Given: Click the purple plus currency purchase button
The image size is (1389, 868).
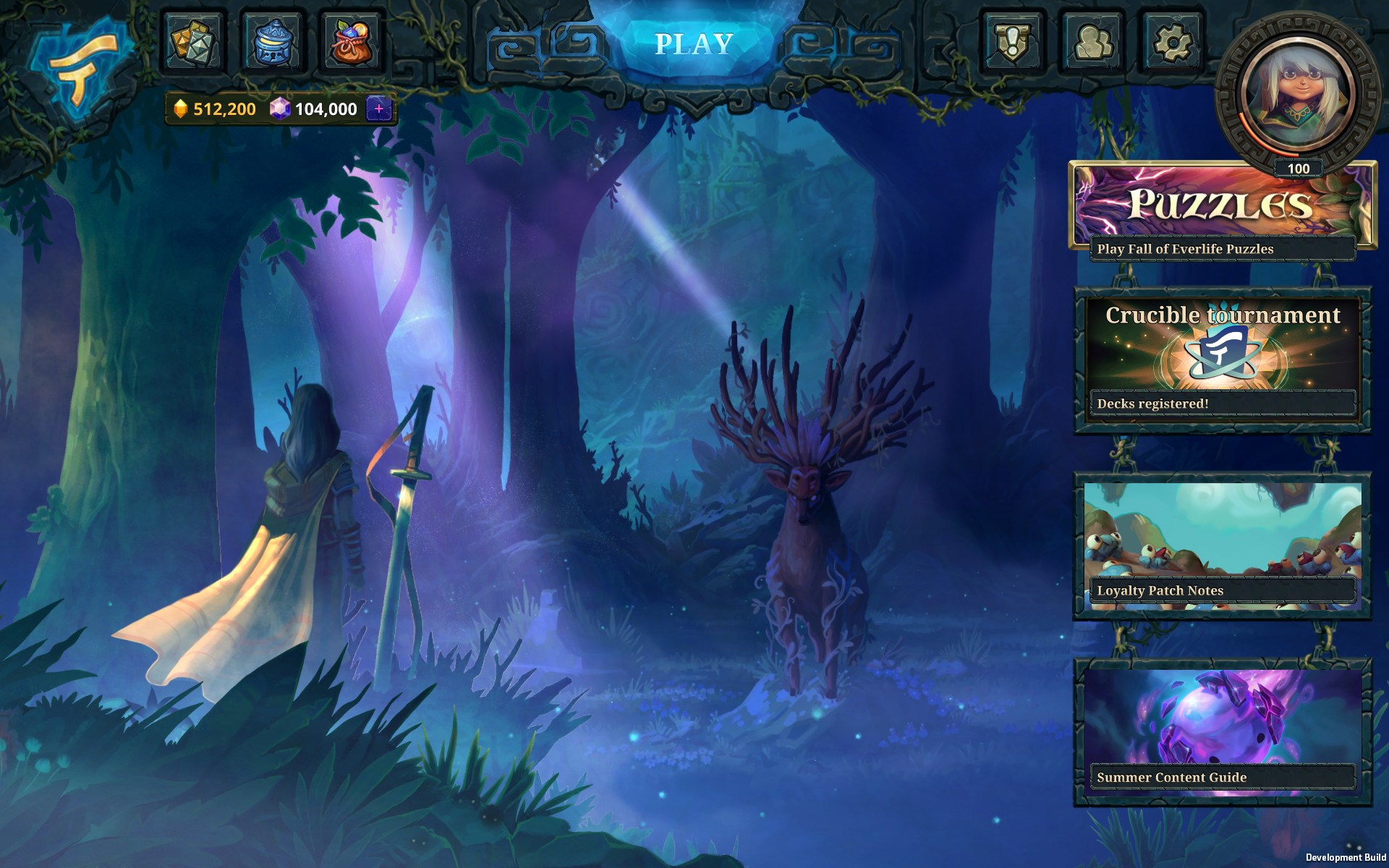Looking at the screenshot, I should click(379, 109).
